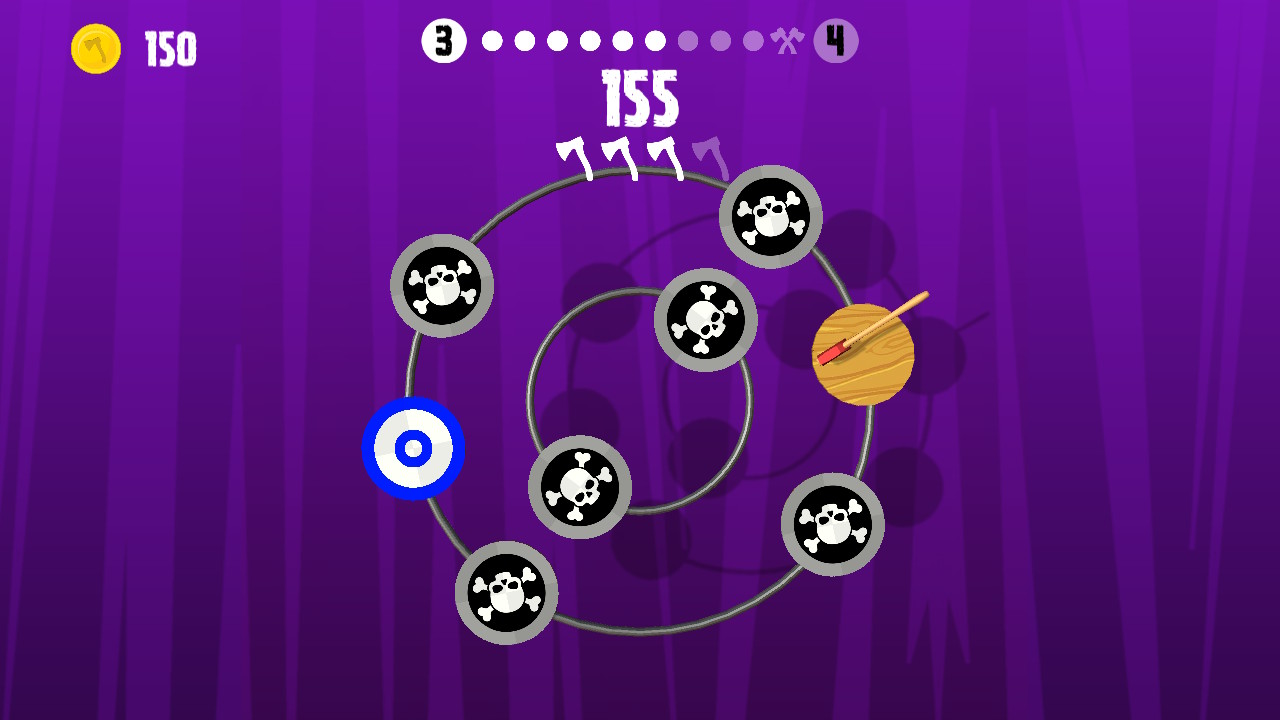This screenshot has height=720, width=1280.
Task: Click the wooden disc with the stuck axe
Action: (862, 353)
